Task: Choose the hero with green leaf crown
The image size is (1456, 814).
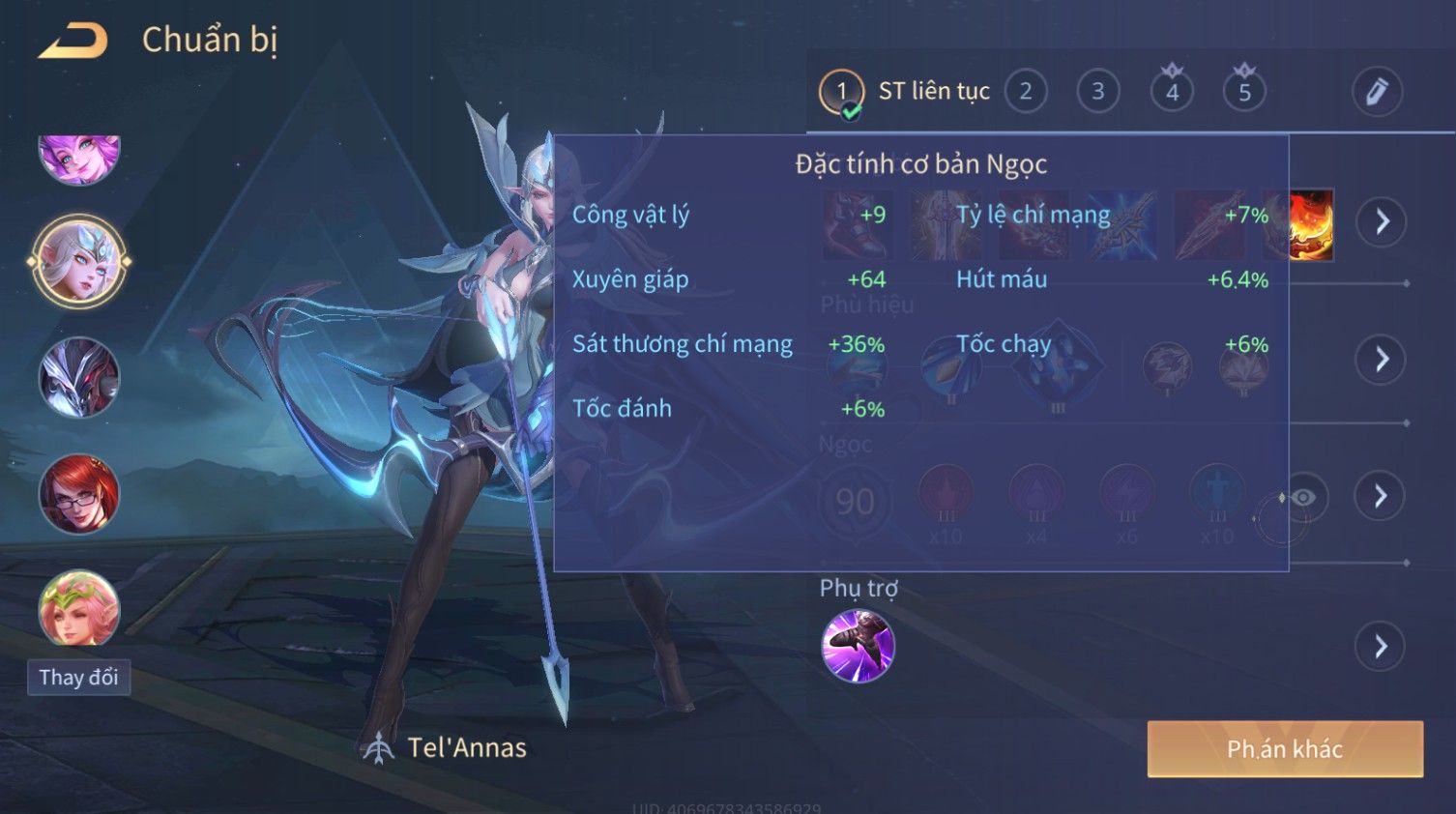Action: tap(79, 609)
